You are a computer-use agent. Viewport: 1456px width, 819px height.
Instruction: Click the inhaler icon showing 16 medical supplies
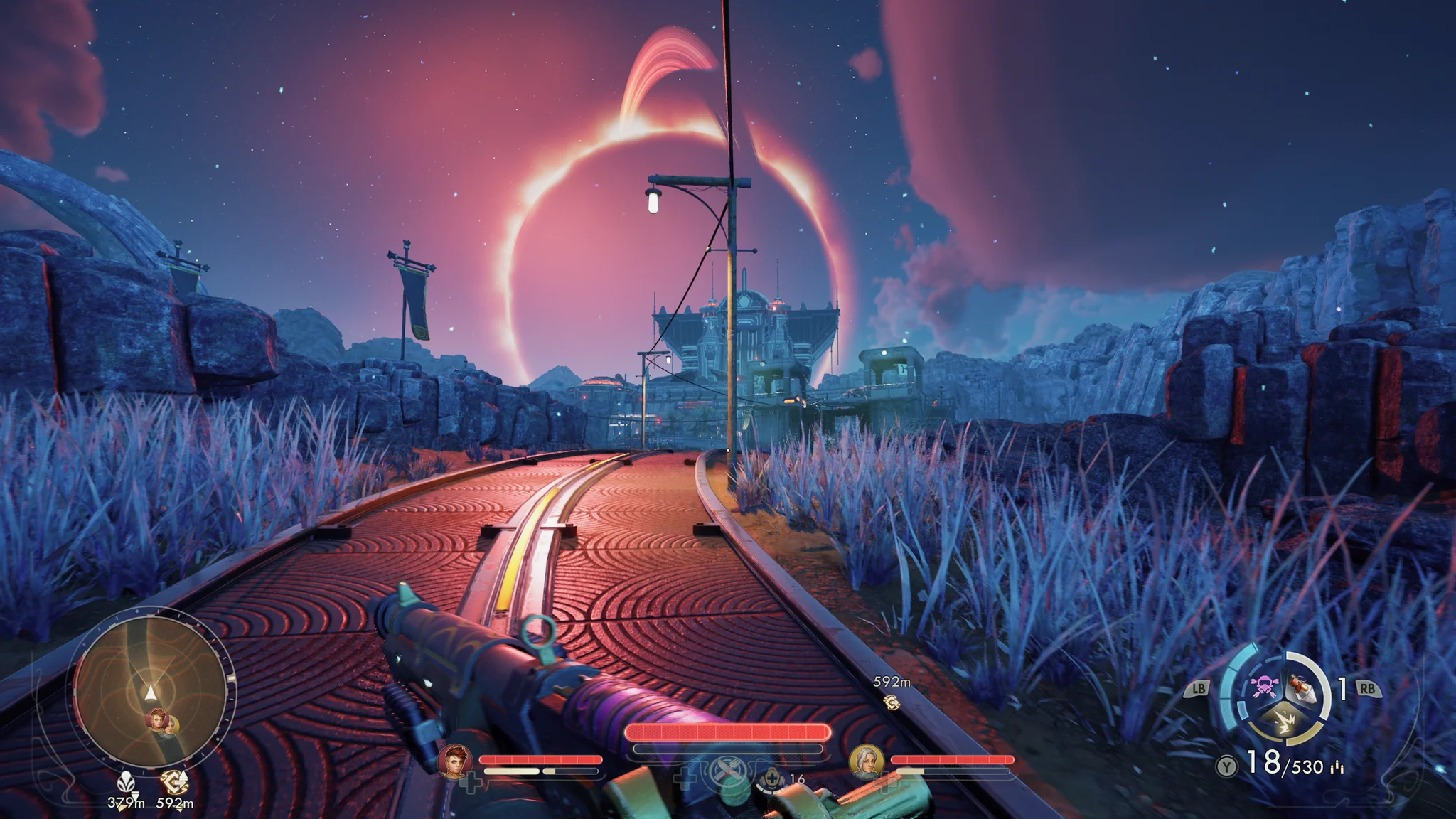771,781
